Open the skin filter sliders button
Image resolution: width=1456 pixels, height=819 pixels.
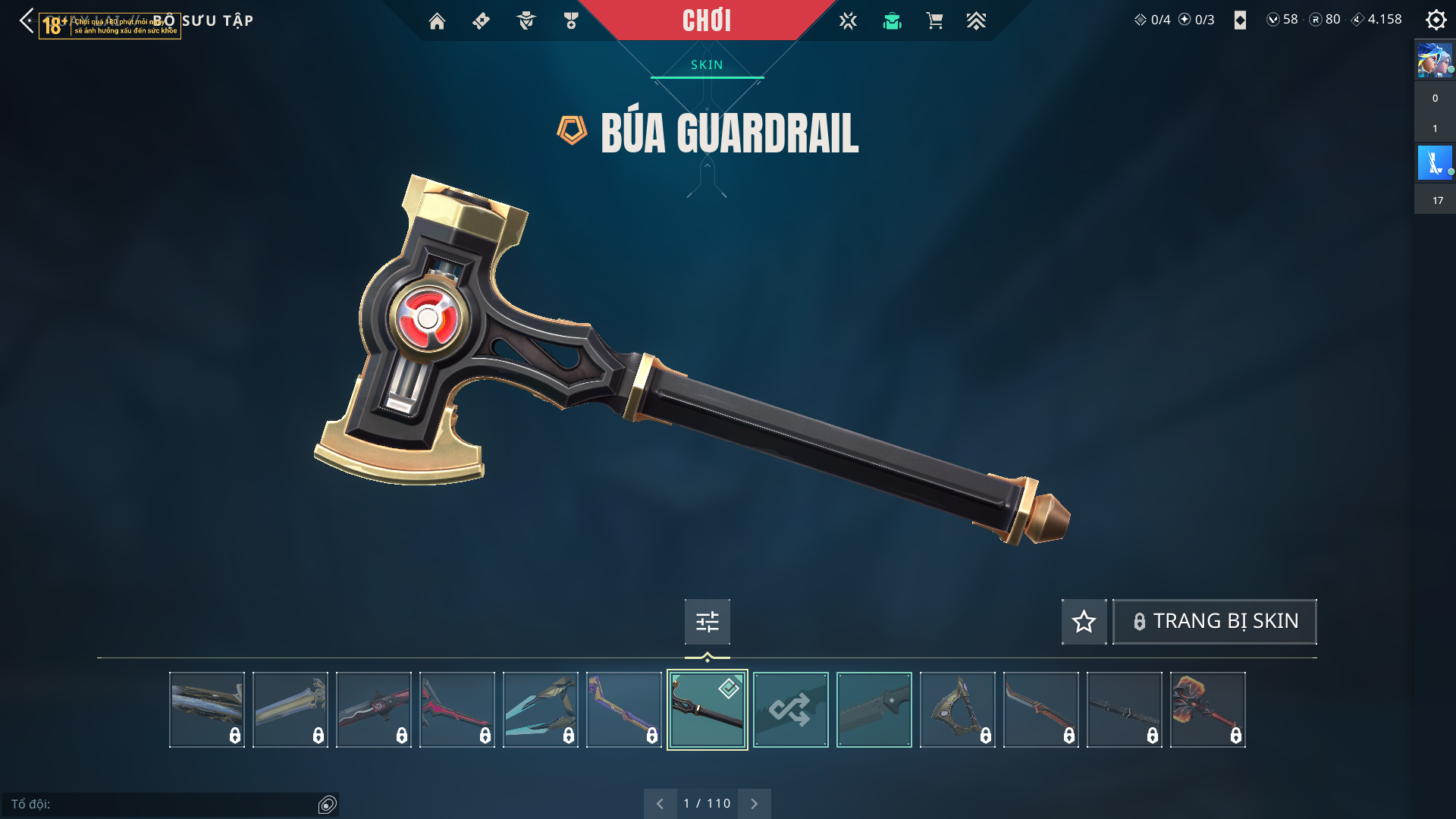coord(707,622)
